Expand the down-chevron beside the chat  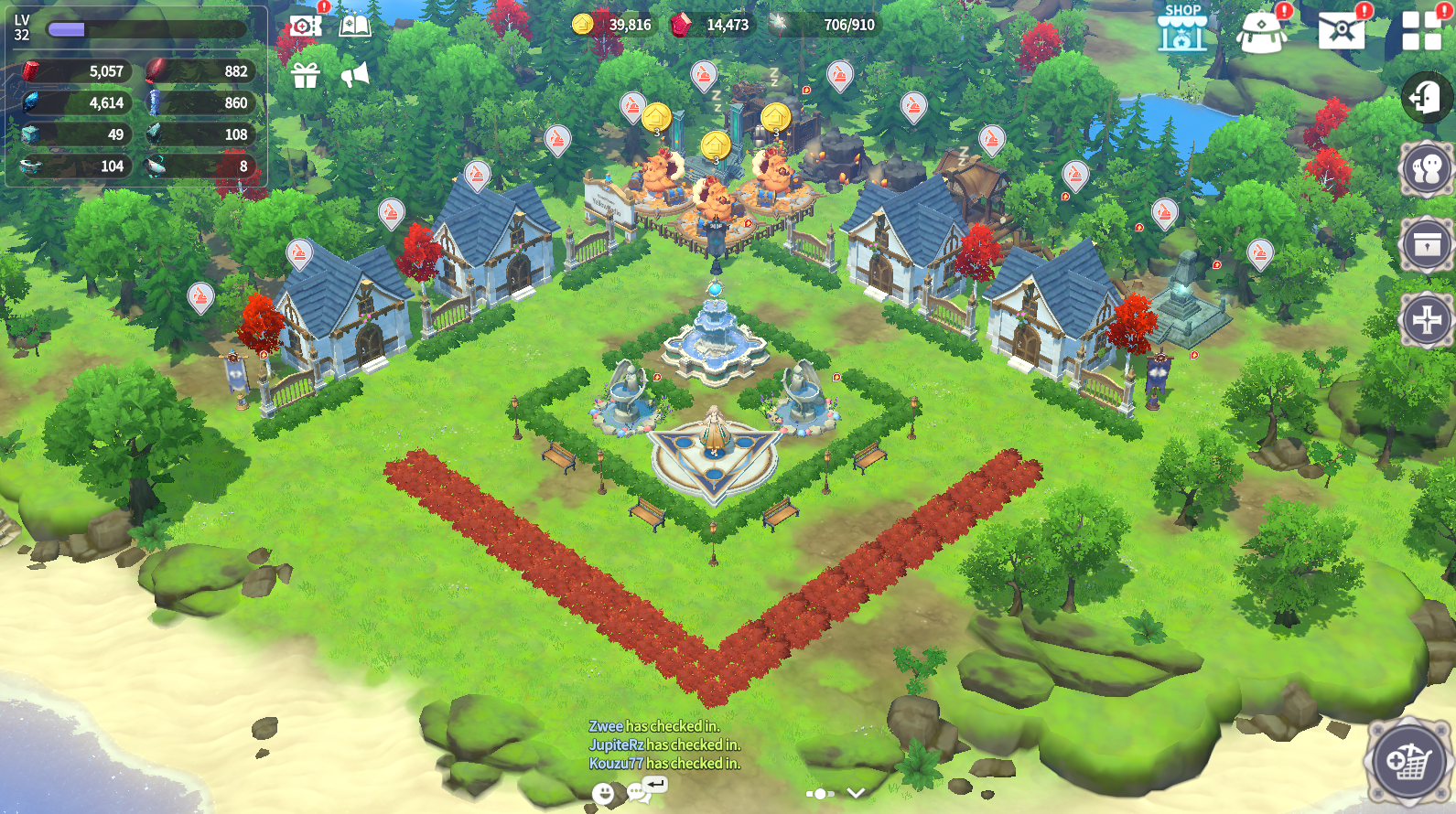tap(856, 793)
